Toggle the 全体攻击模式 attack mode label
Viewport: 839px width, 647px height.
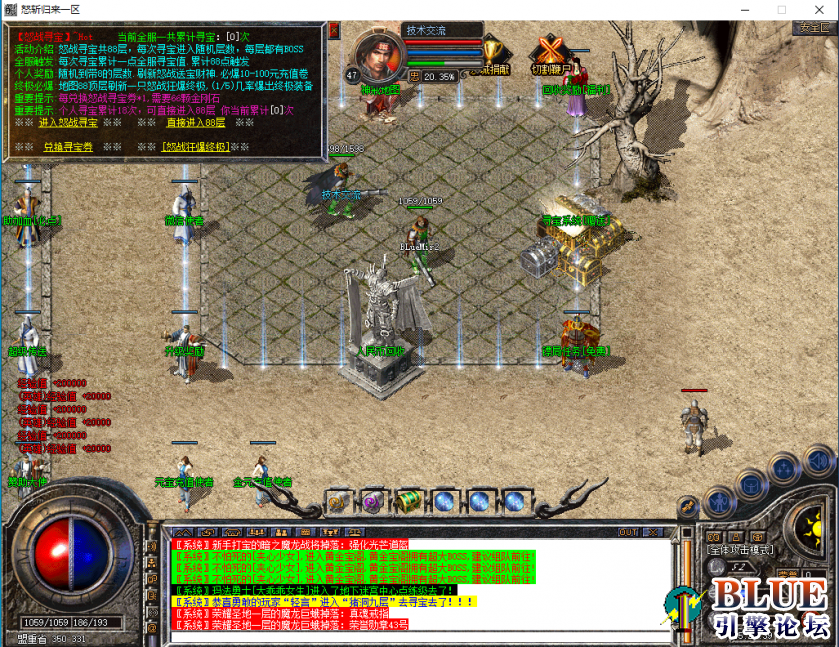click(x=738, y=549)
